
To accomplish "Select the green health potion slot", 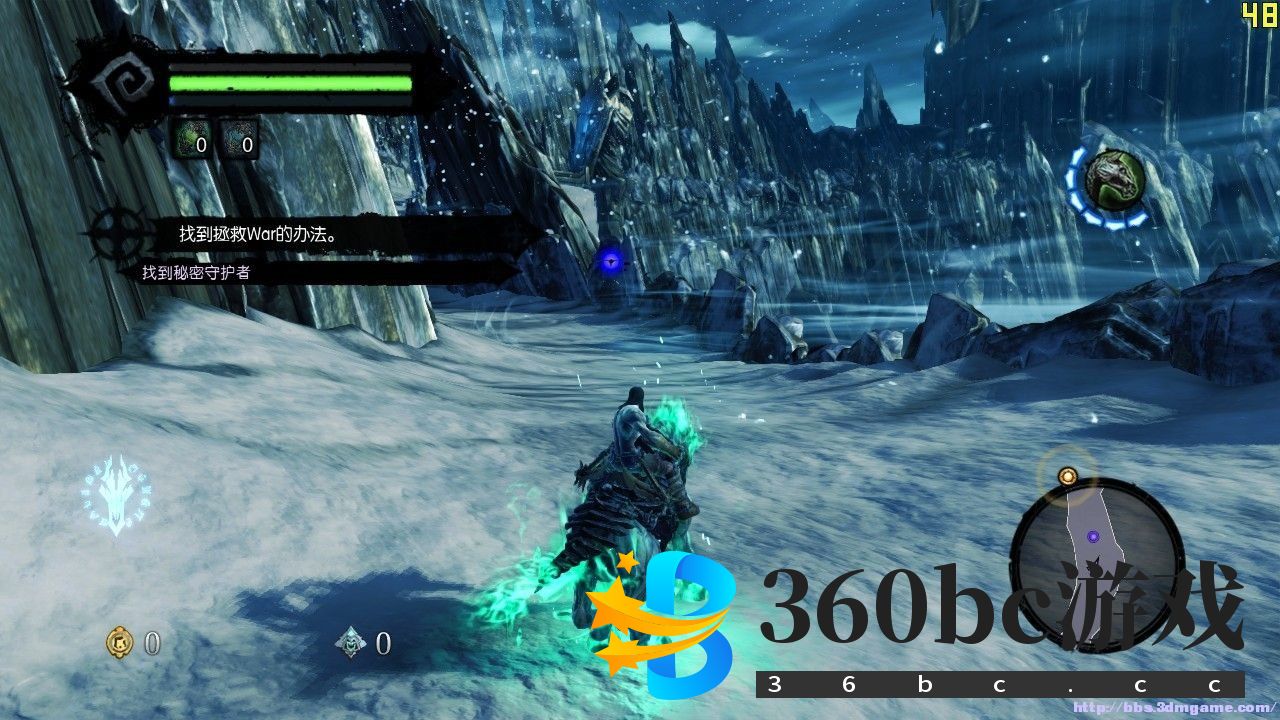I will coord(192,141).
